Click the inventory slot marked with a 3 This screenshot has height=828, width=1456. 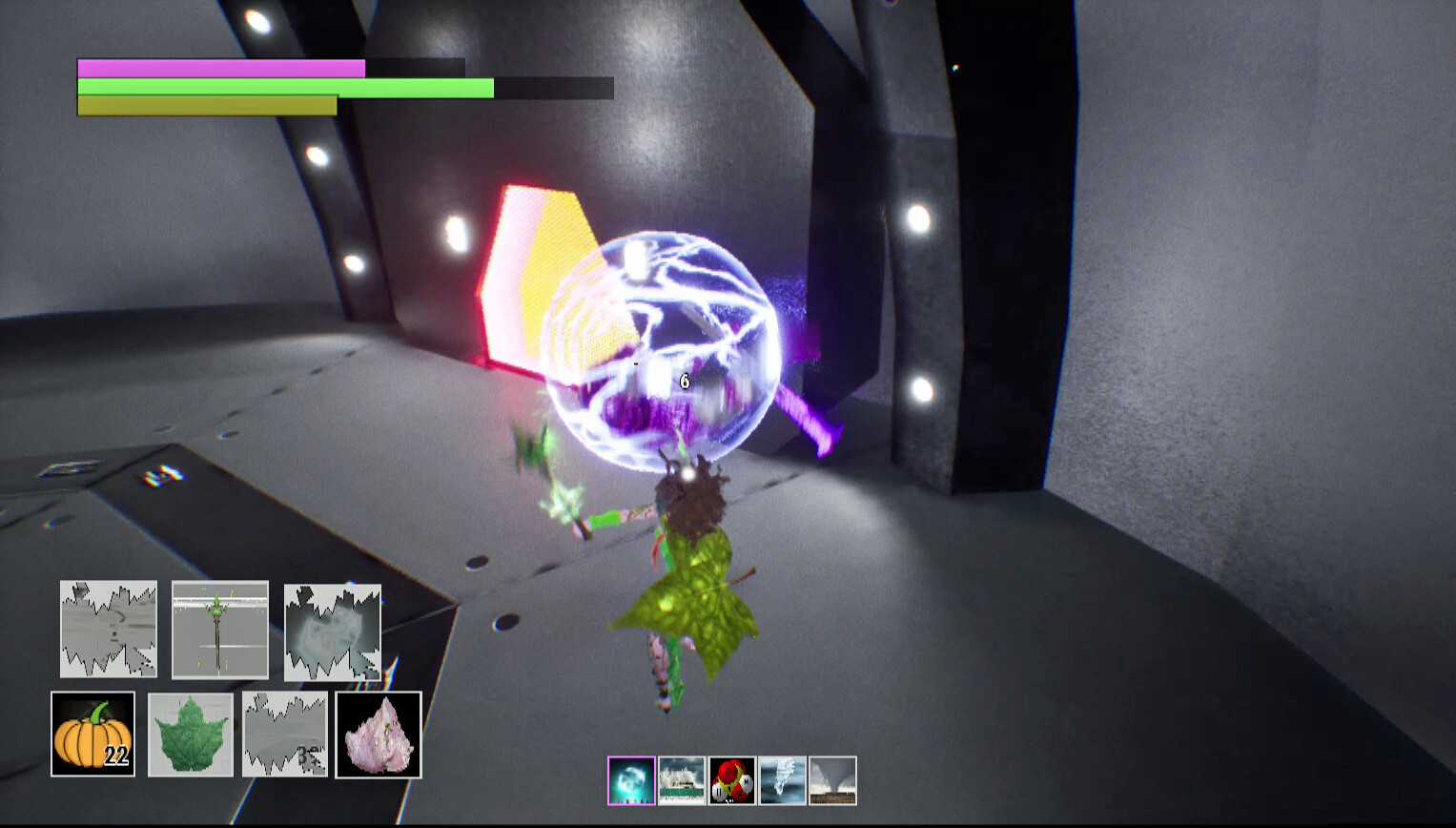[x=283, y=735]
